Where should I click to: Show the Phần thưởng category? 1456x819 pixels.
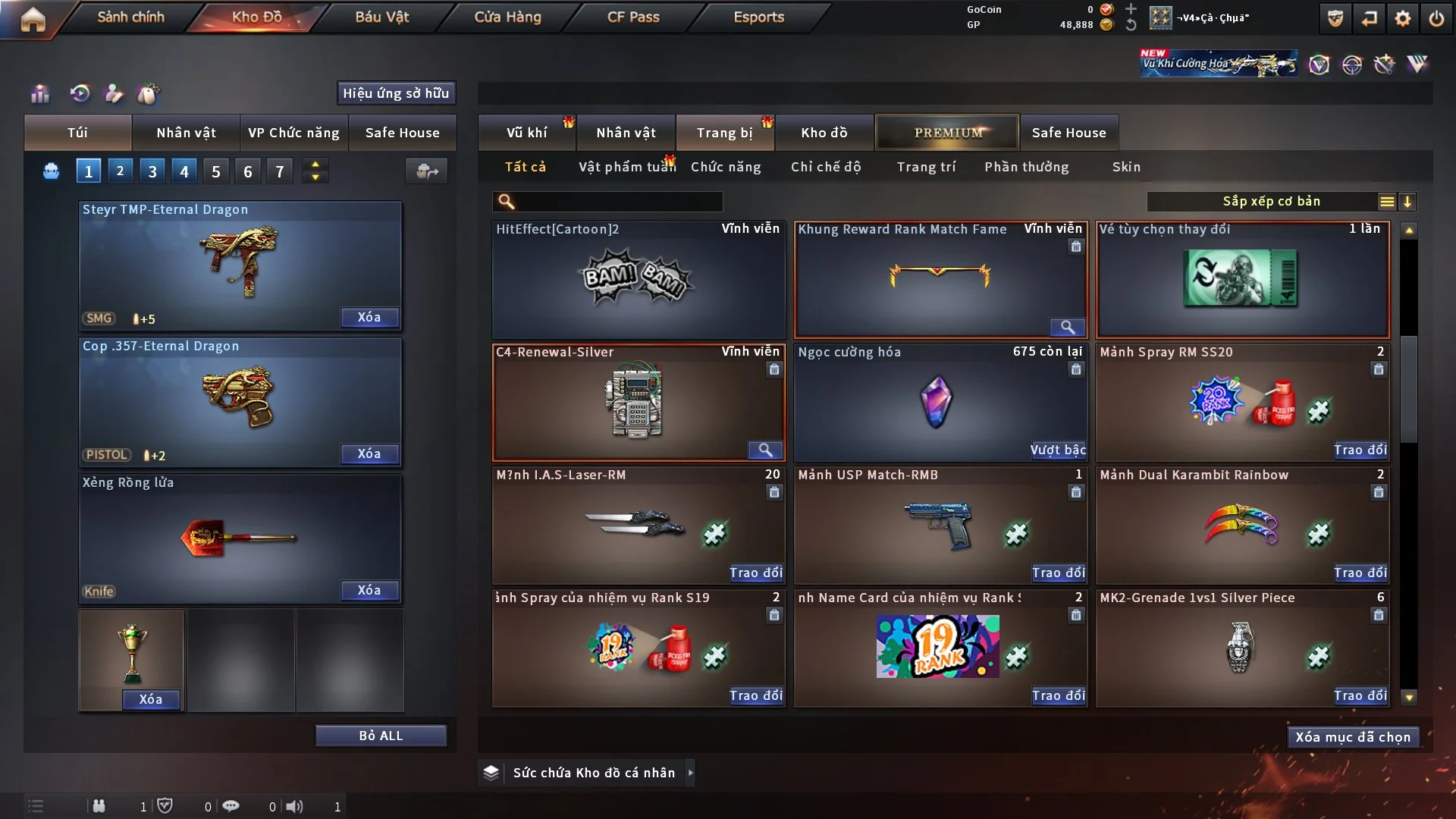1026,167
